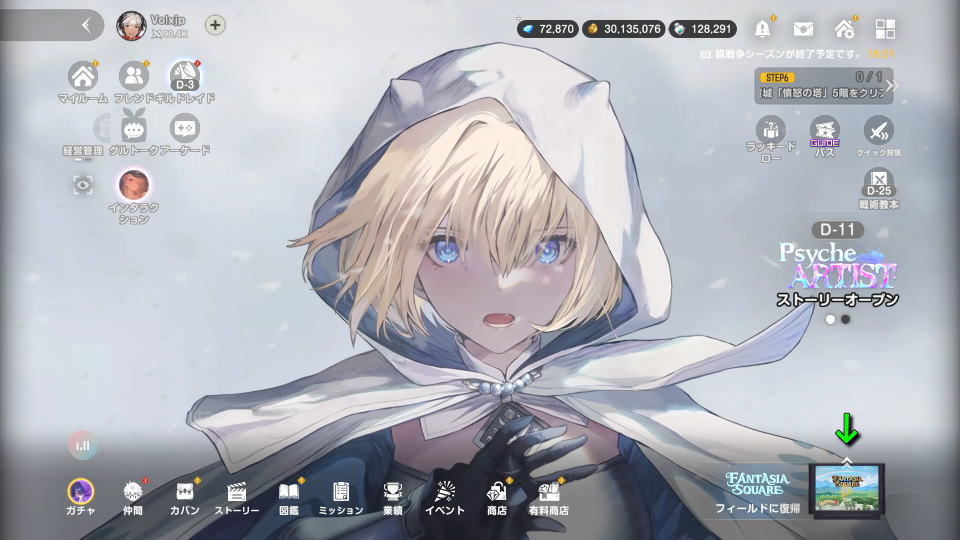This screenshot has width=960, height=540.
Task: Open the four-square grid menu
Action: tap(884, 28)
